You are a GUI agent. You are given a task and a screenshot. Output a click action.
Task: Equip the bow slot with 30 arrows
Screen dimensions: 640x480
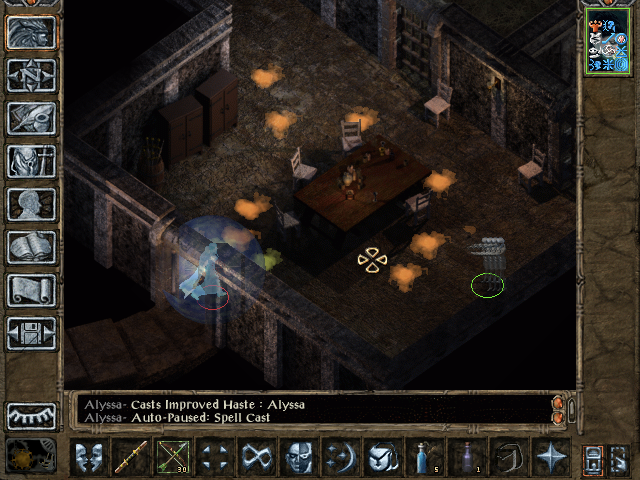[x=174, y=458]
